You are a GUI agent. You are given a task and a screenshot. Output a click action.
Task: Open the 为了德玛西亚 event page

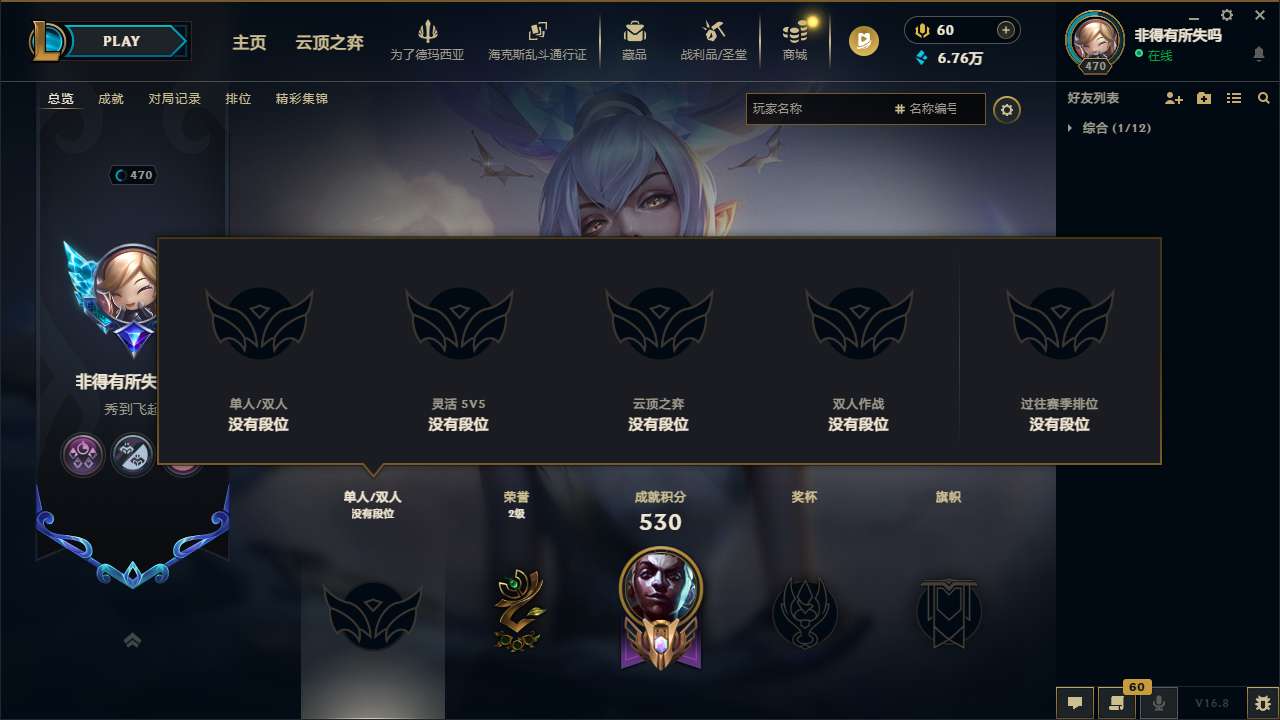tap(428, 41)
